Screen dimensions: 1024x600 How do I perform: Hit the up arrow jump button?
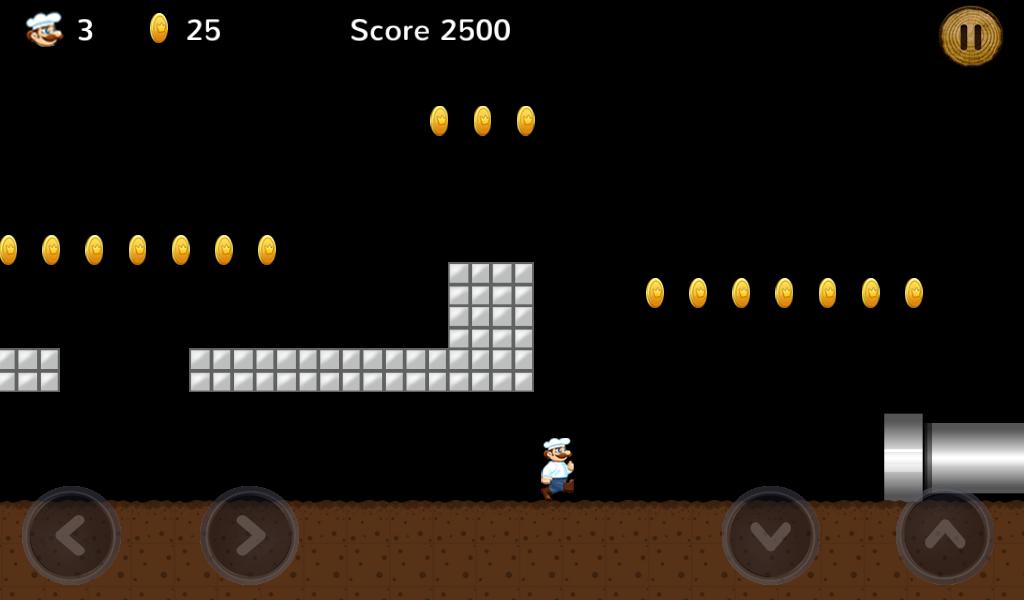point(944,535)
